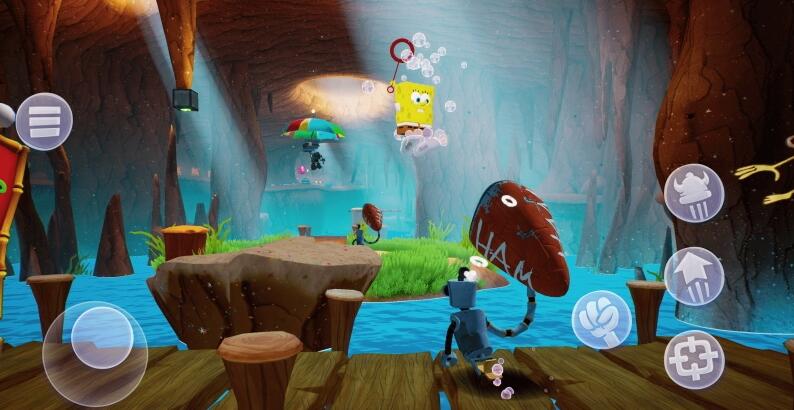Tap the crosshair target button

(694, 358)
